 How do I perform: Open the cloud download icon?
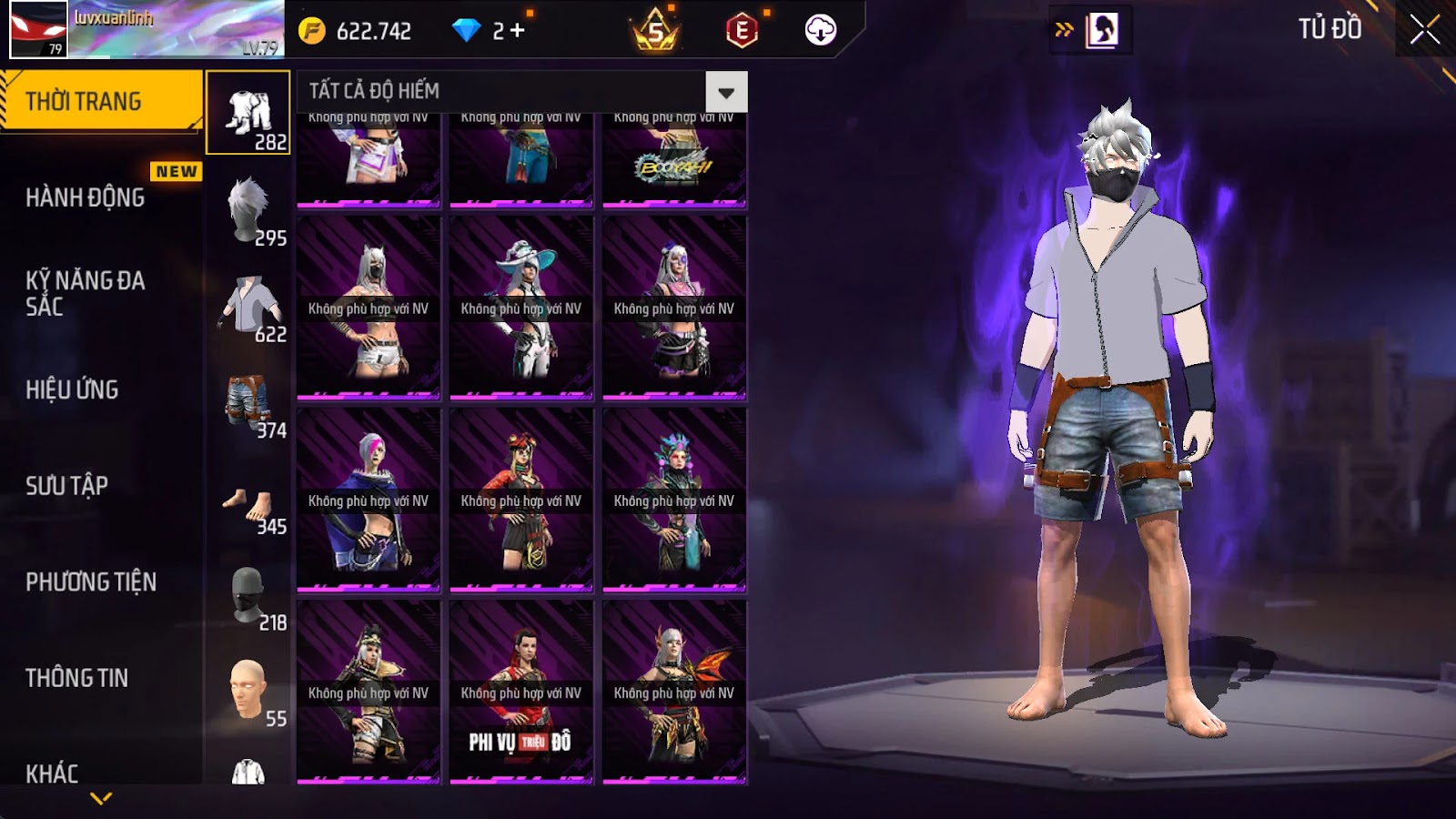(x=820, y=31)
